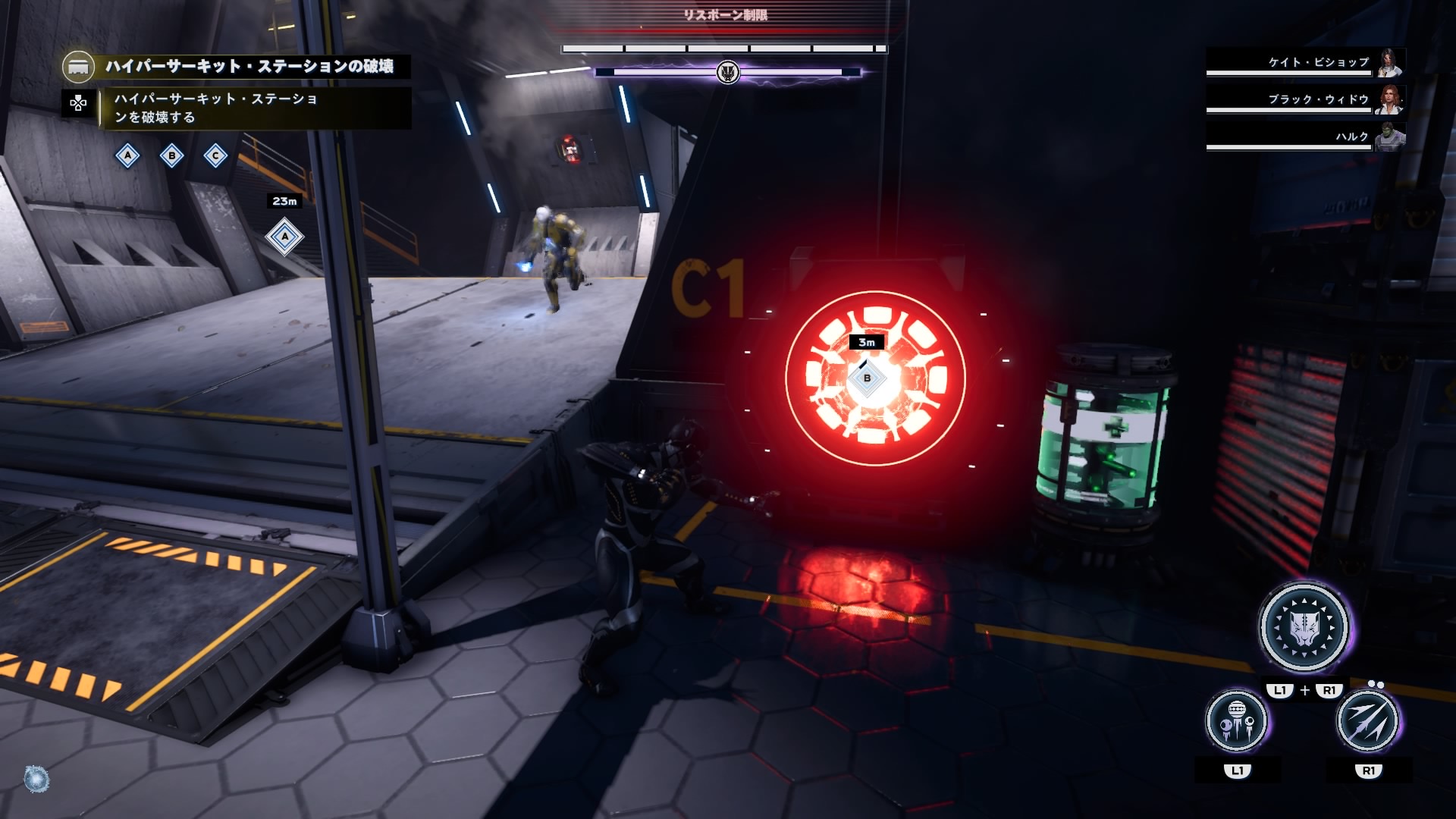The height and width of the screenshot is (819, 1456).
Task: Activate the spear assault heroic ability
Action: 1368,720
